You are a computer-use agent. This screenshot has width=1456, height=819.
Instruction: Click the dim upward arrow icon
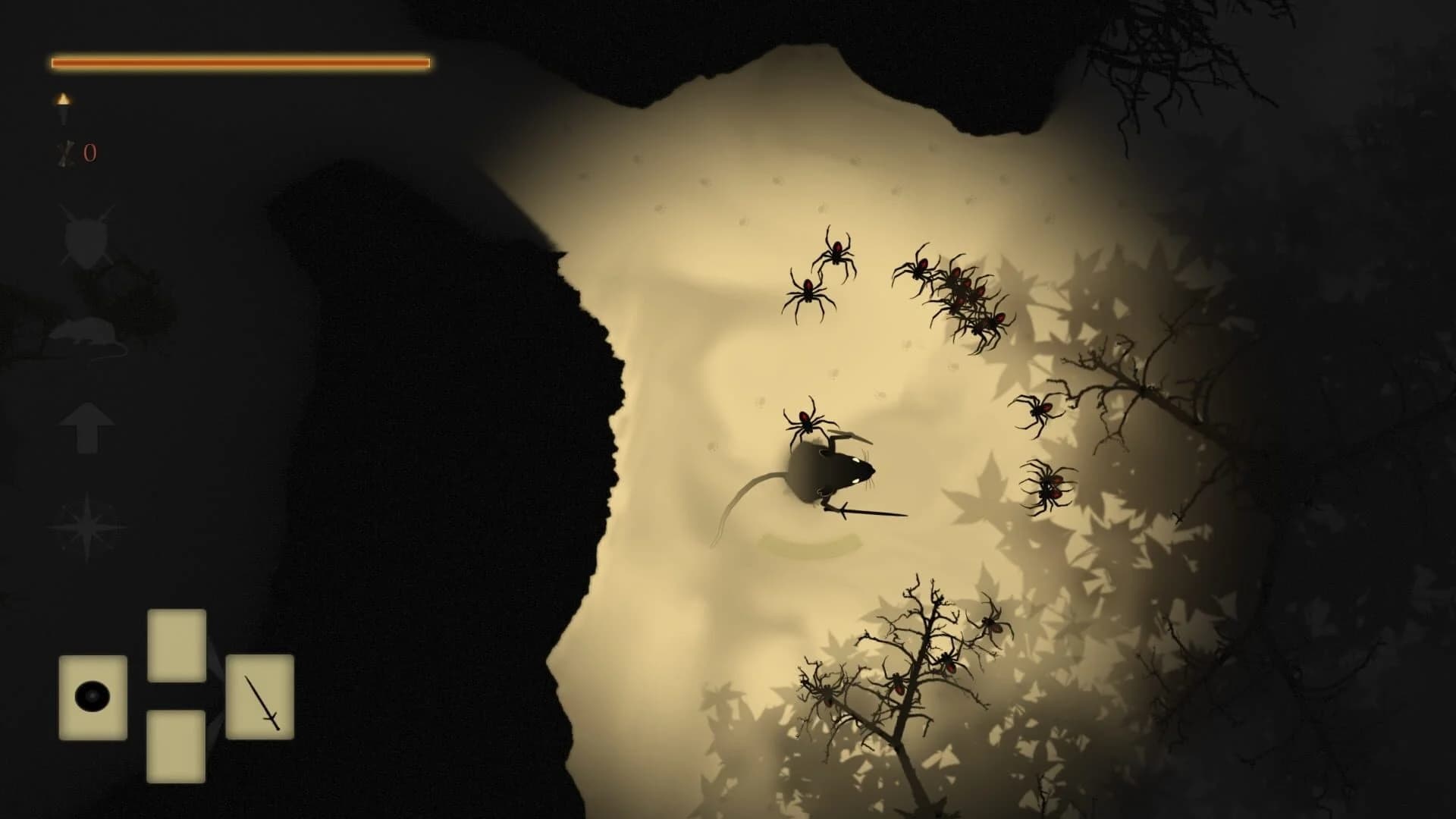87,428
